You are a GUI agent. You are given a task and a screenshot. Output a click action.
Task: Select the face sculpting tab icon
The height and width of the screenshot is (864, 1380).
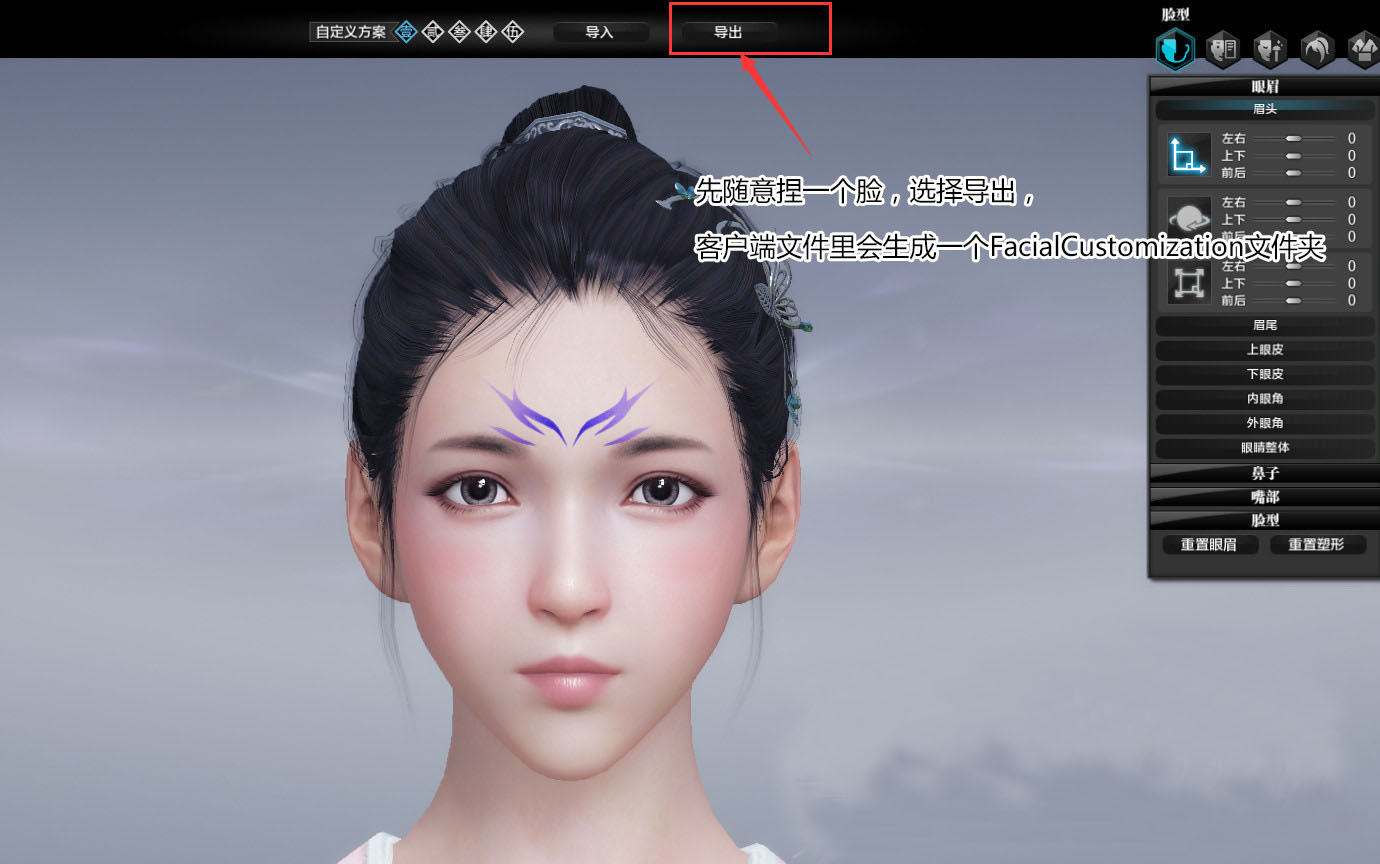[1175, 48]
